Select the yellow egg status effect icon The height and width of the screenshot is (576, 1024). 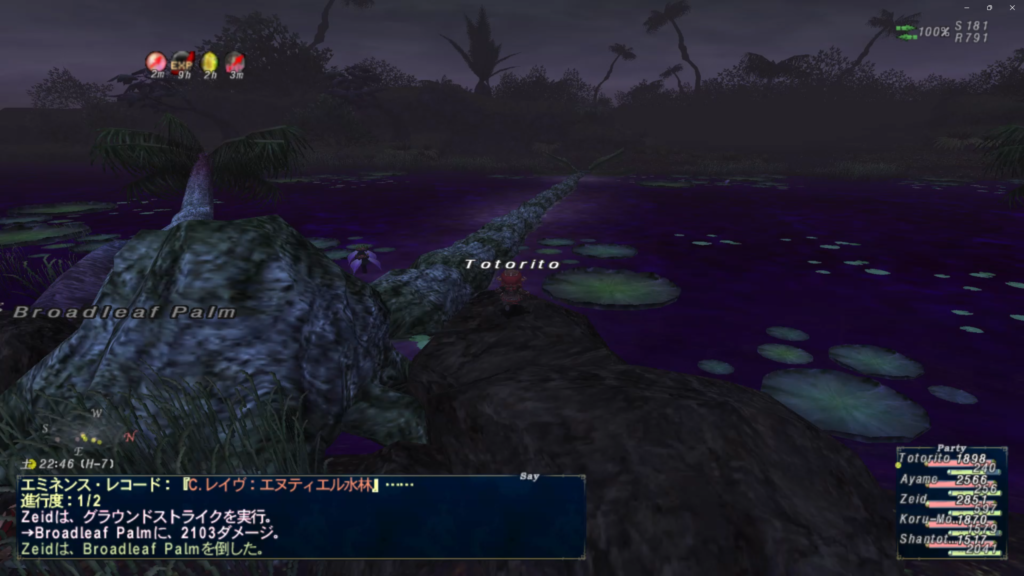209,63
